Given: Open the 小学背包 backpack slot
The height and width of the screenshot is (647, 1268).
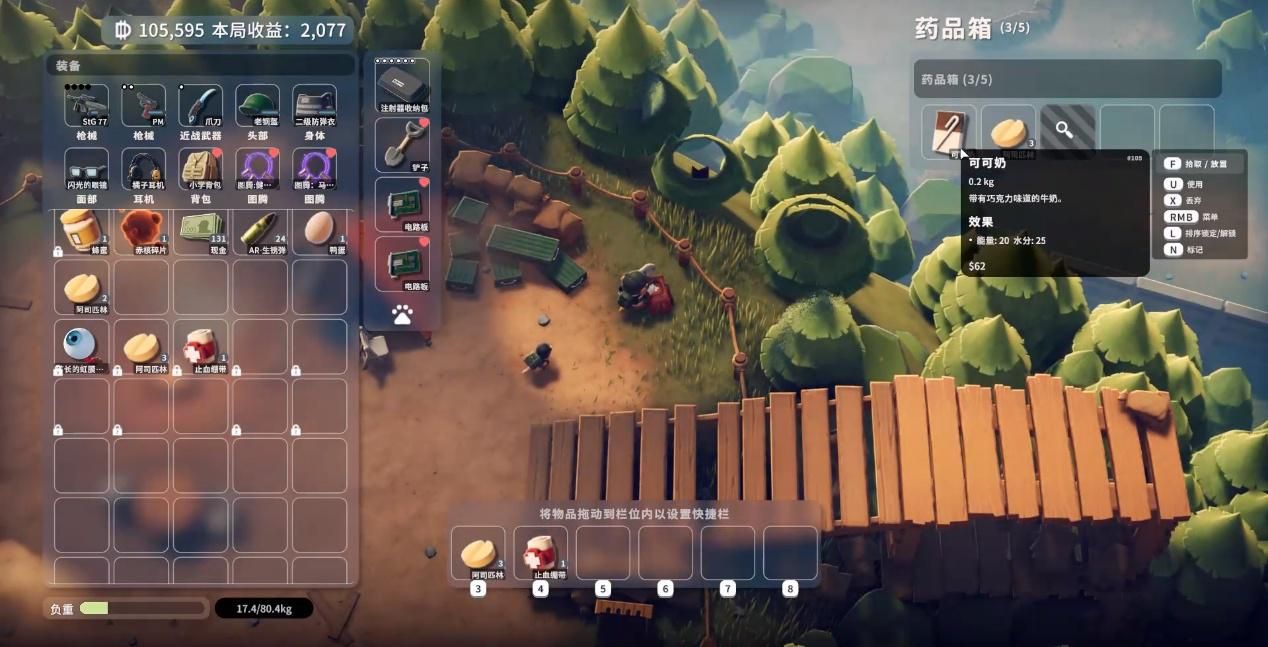Looking at the screenshot, I should click(200, 169).
